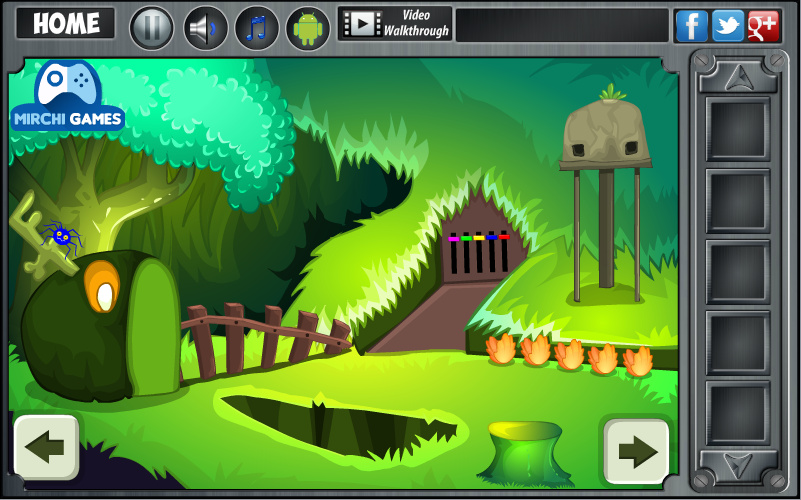Share on Facebook
The height and width of the screenshot is (500, 801).
[691, 26]
